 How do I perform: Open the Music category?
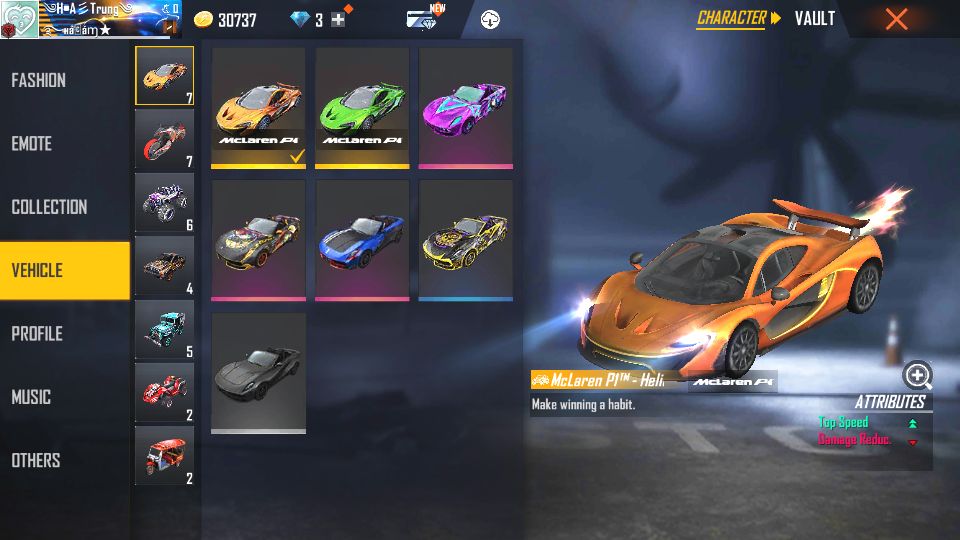point(32,397)
